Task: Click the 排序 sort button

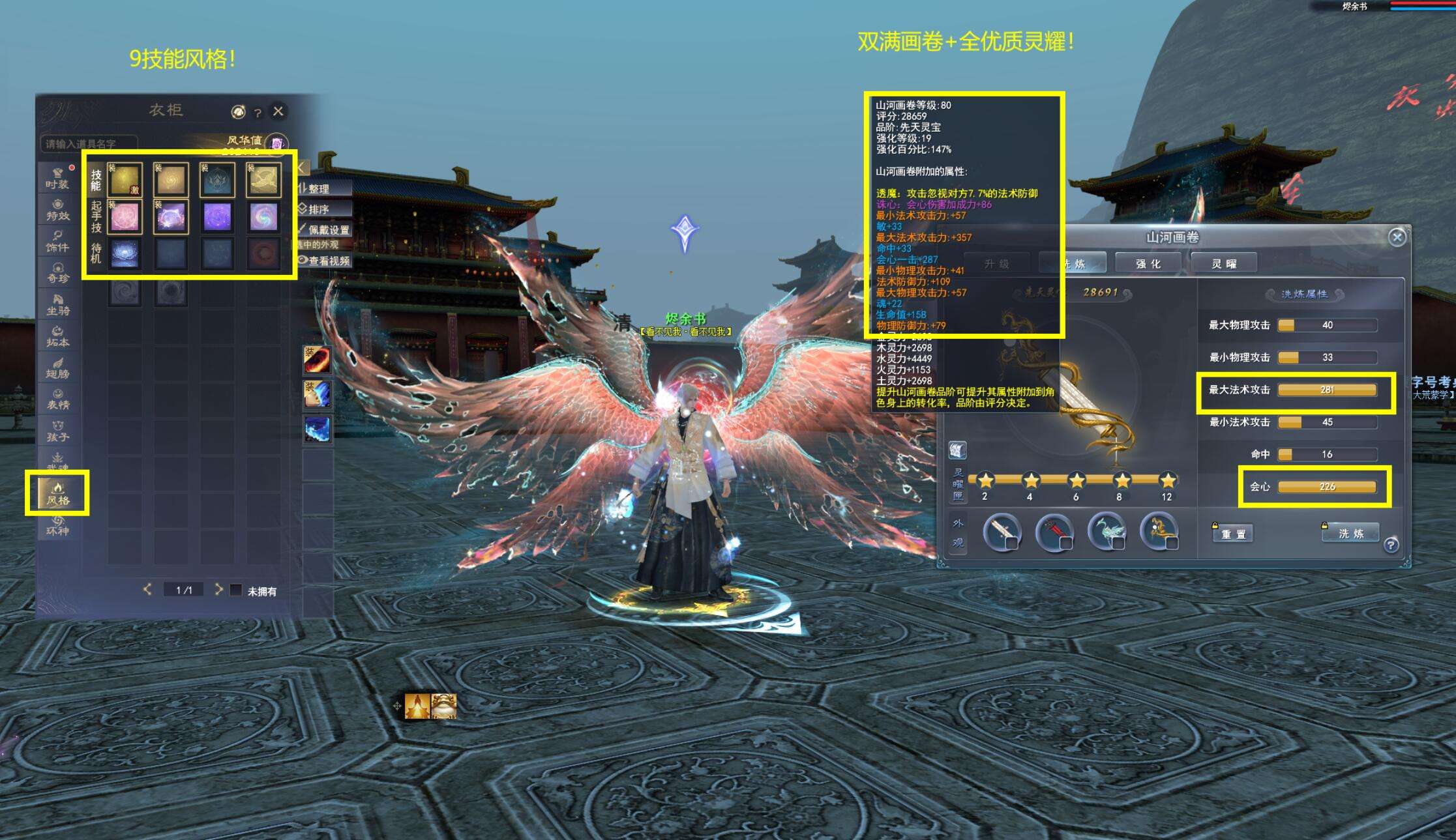Action: (x=318, y=209)
